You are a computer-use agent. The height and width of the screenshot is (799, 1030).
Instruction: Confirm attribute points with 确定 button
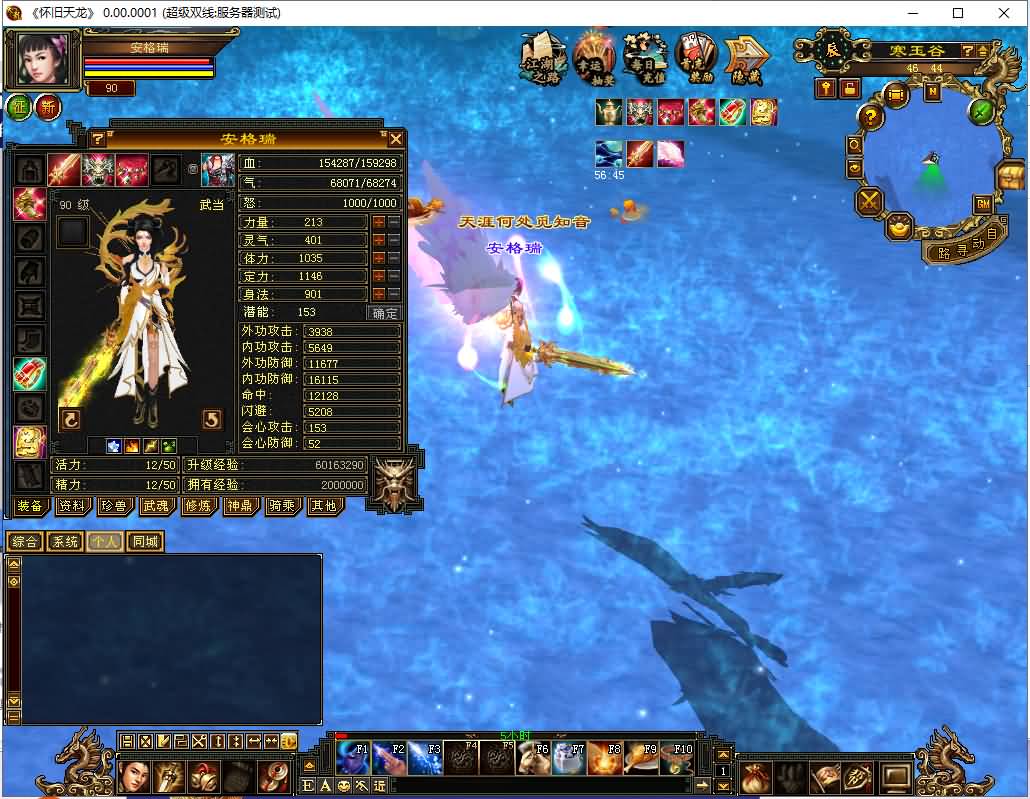(385, 313)
